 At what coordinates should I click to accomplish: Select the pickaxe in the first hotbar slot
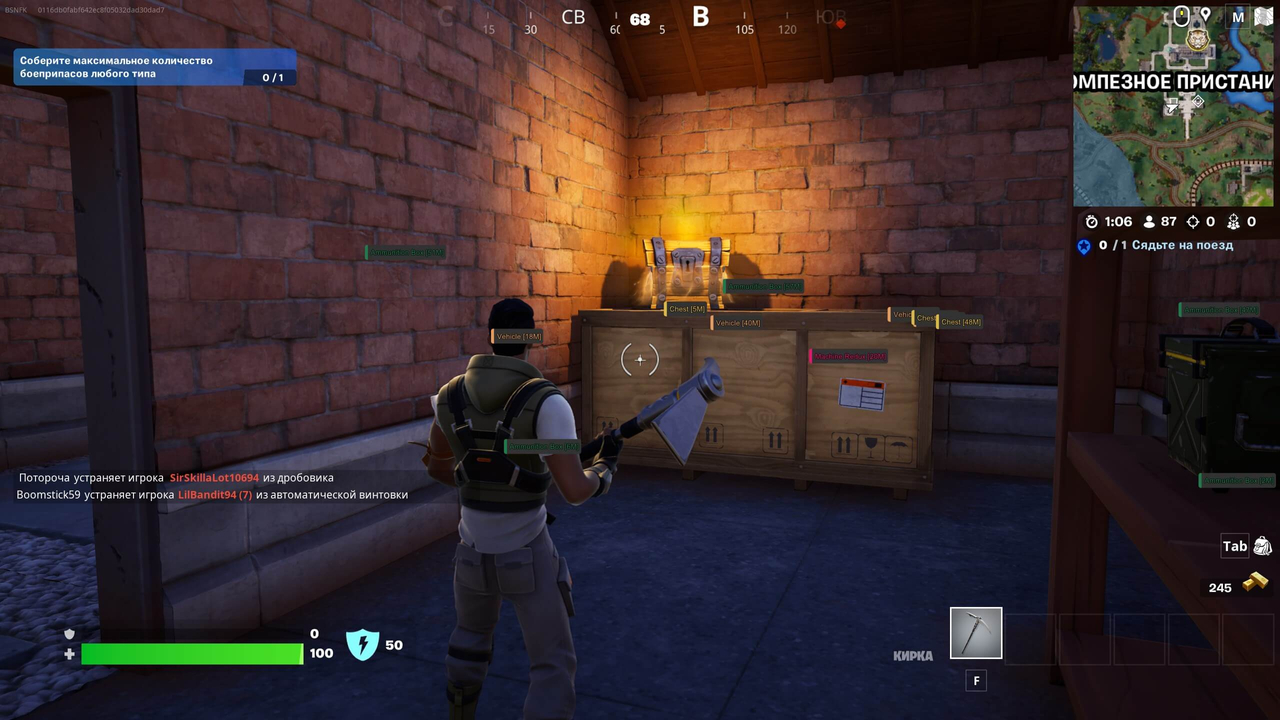tap(975, 633)
